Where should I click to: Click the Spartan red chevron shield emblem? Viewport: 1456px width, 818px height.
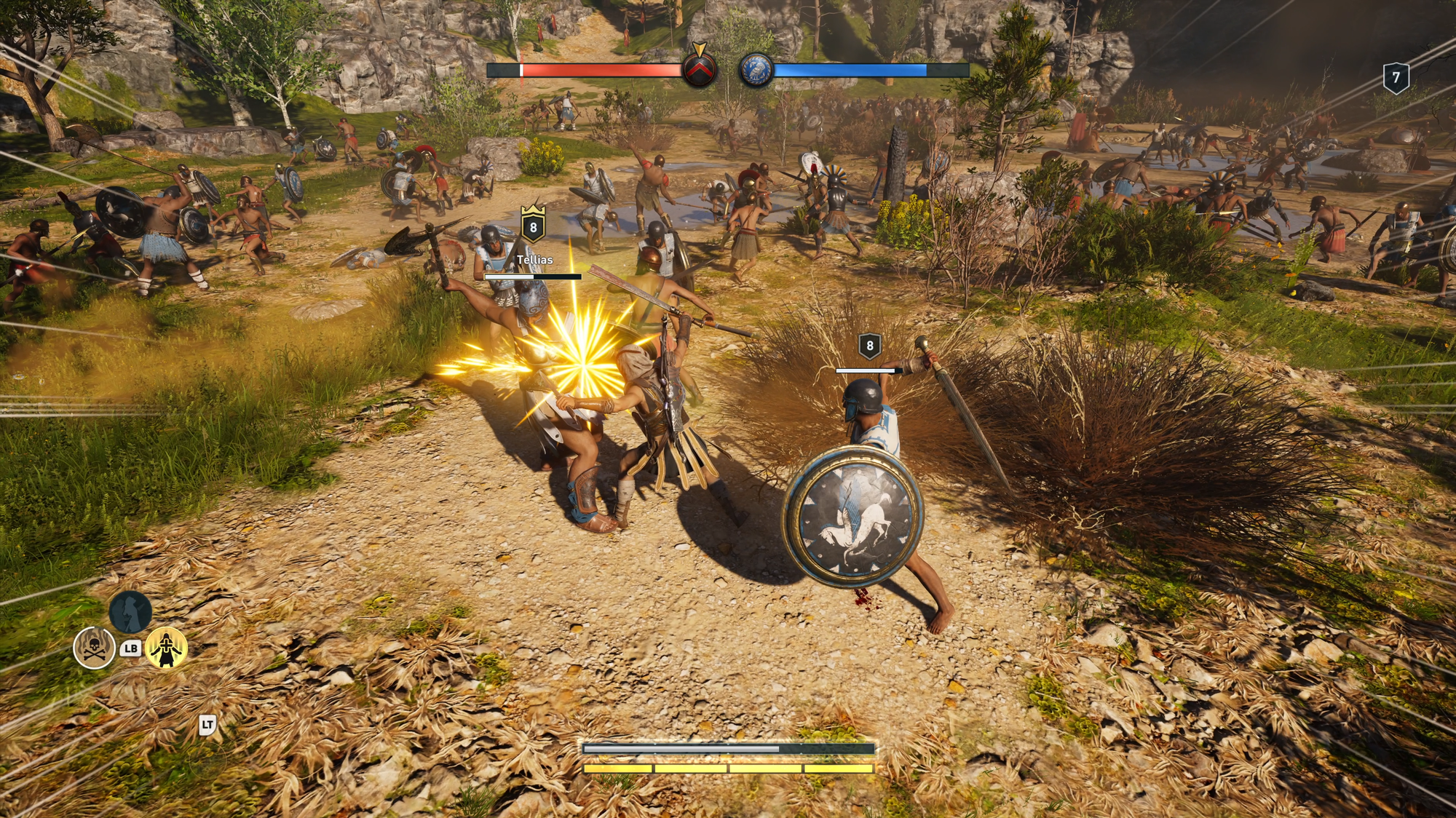coord(700,70)
